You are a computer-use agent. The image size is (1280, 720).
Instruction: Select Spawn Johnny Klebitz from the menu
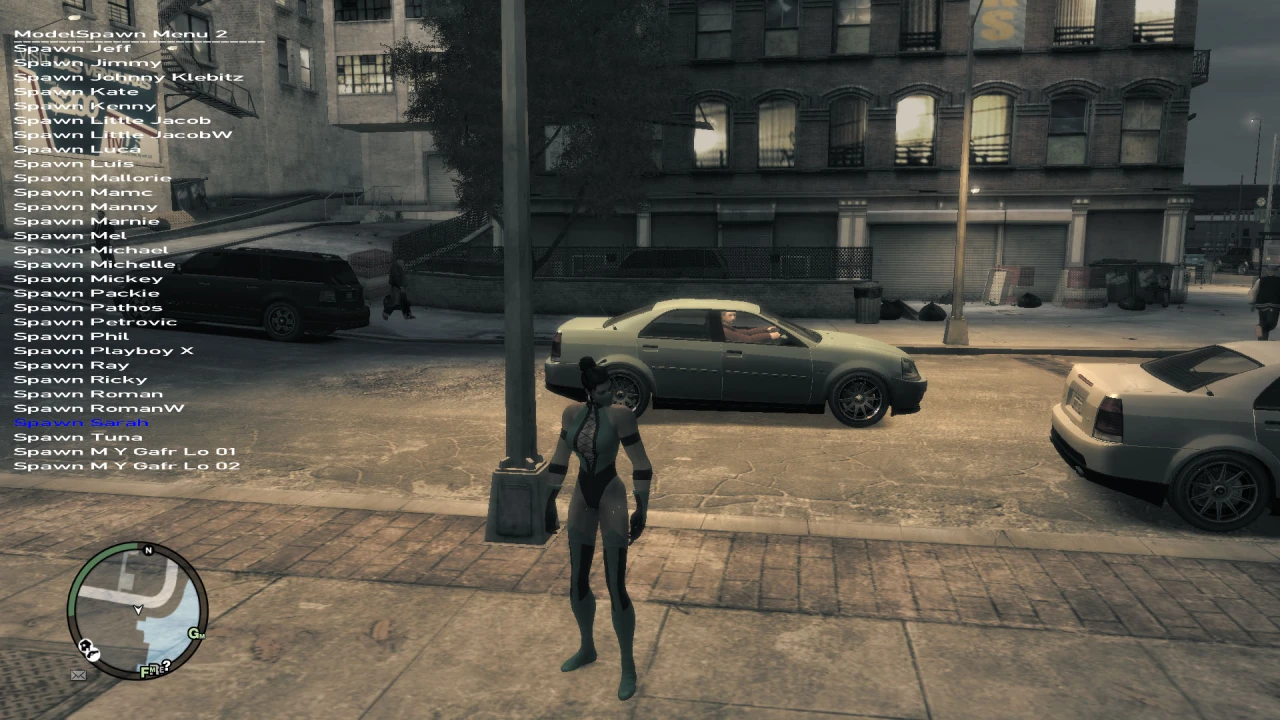[x=128, y=76]
